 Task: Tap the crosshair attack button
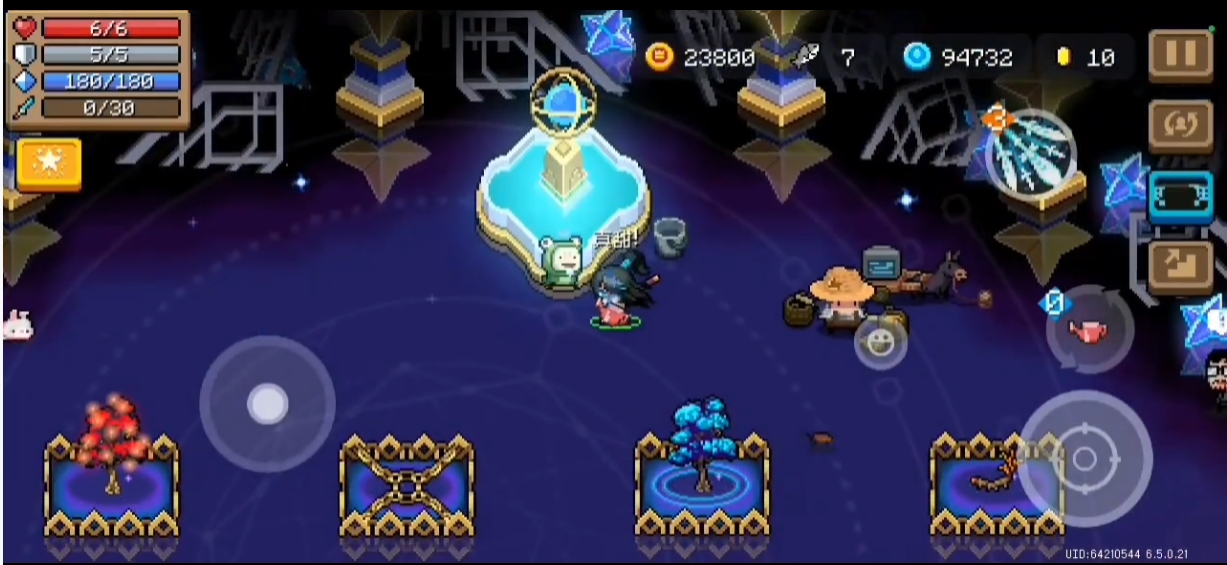click(1085, 459)
